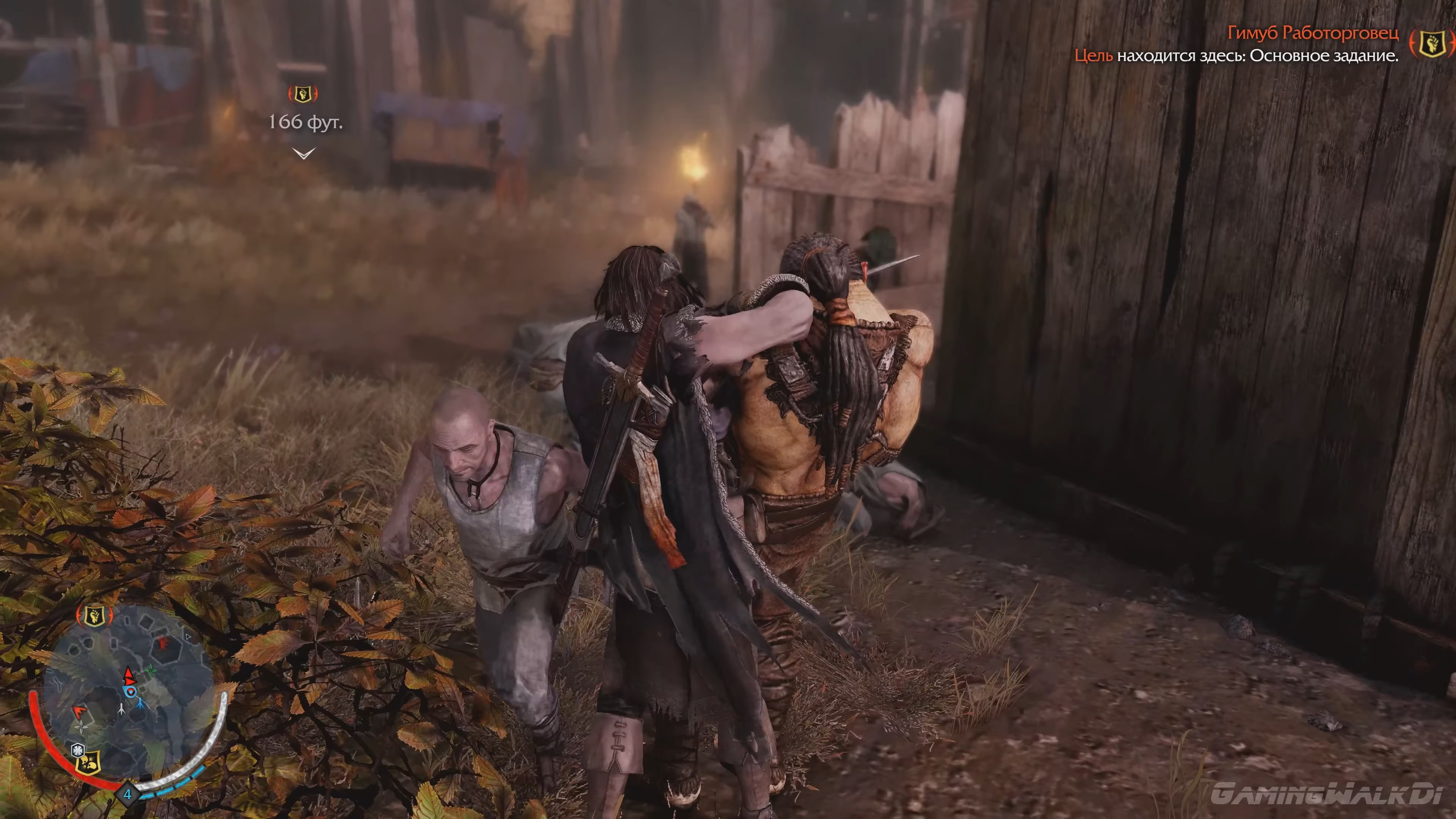The width and height of the screenshot is (1456, 819).
Task: Expand the chevron under the 166 фут label
Action: pyautogui.click(x=303, y=153)
